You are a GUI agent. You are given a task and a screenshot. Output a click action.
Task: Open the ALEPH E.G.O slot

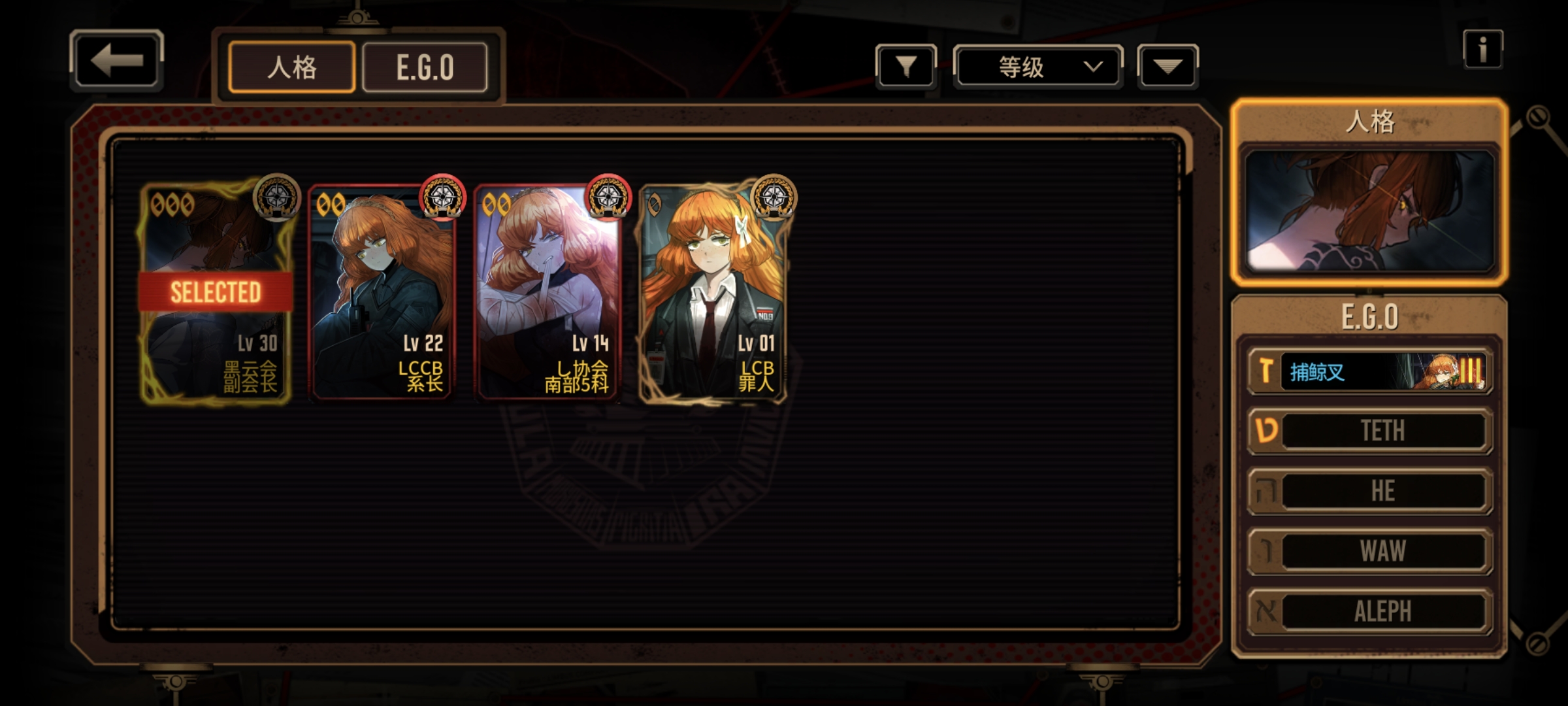point(1370,612)
